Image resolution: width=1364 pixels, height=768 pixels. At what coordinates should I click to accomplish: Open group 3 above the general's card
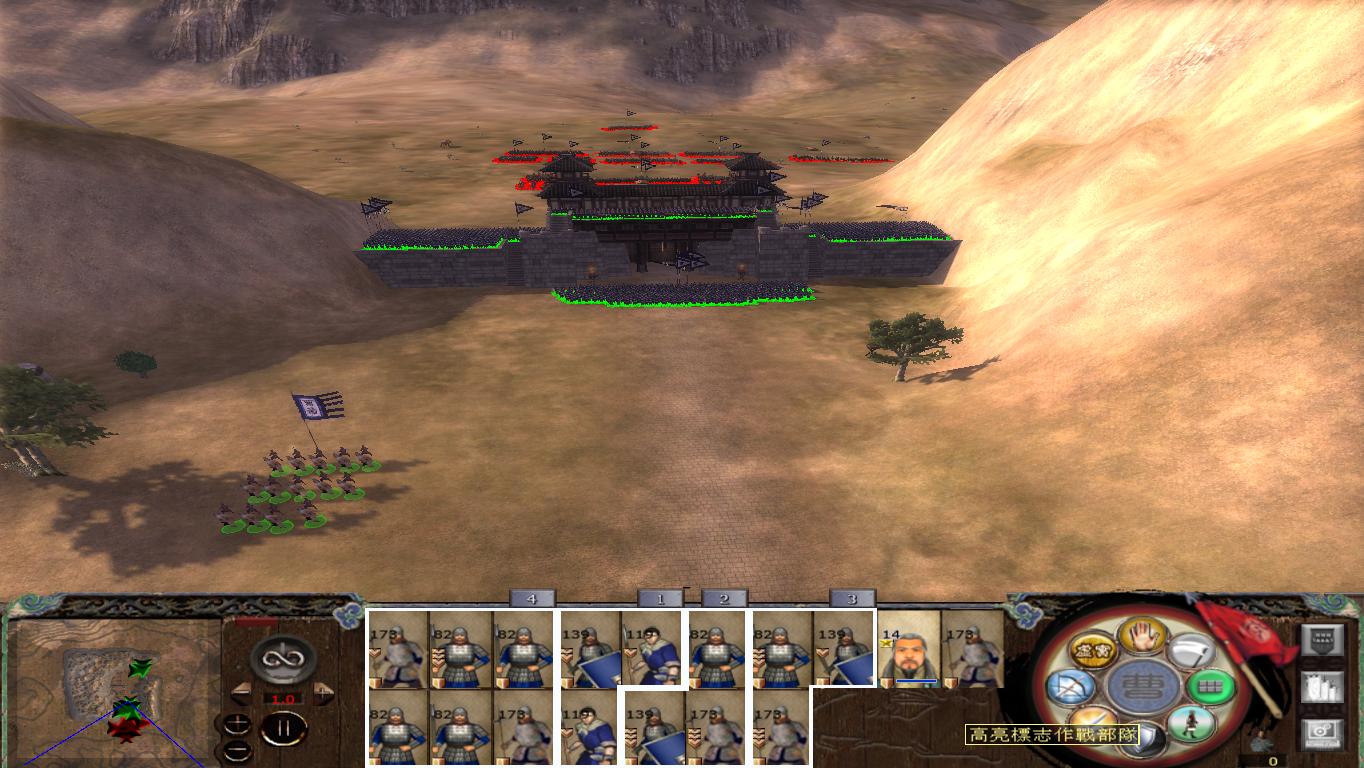853,599
